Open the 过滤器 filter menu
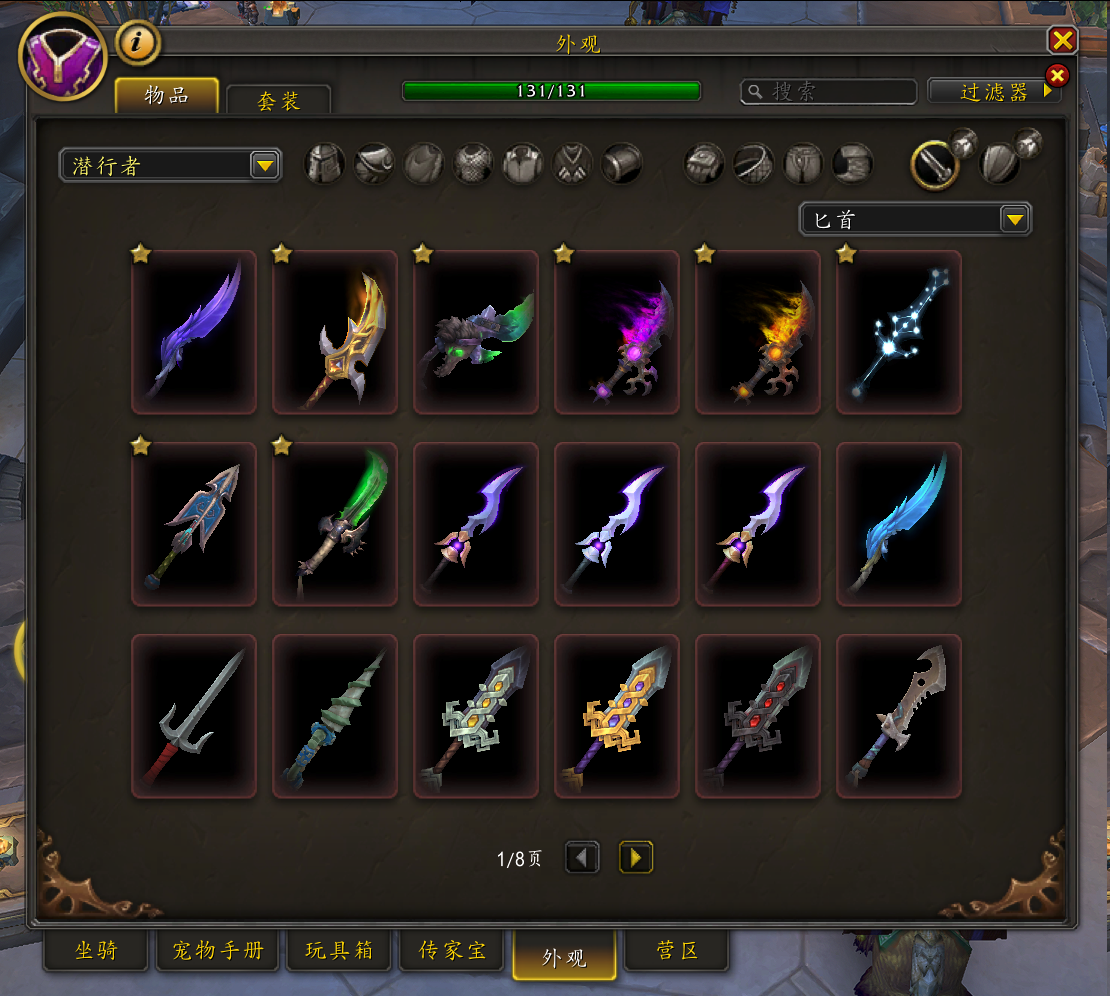Viewport: 1110px width, 996px height. (x=993, y=92)
